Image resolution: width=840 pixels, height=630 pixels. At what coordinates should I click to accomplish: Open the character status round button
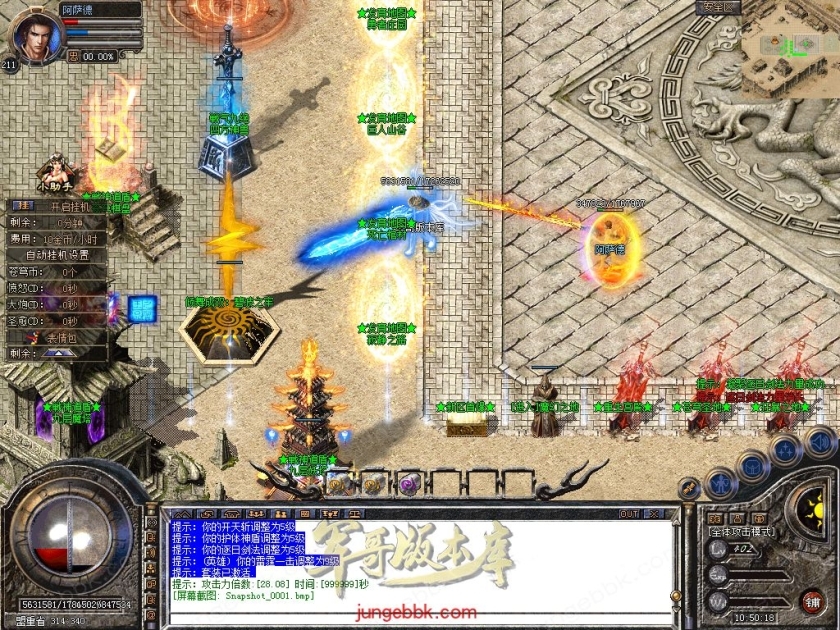coord(721,483)
